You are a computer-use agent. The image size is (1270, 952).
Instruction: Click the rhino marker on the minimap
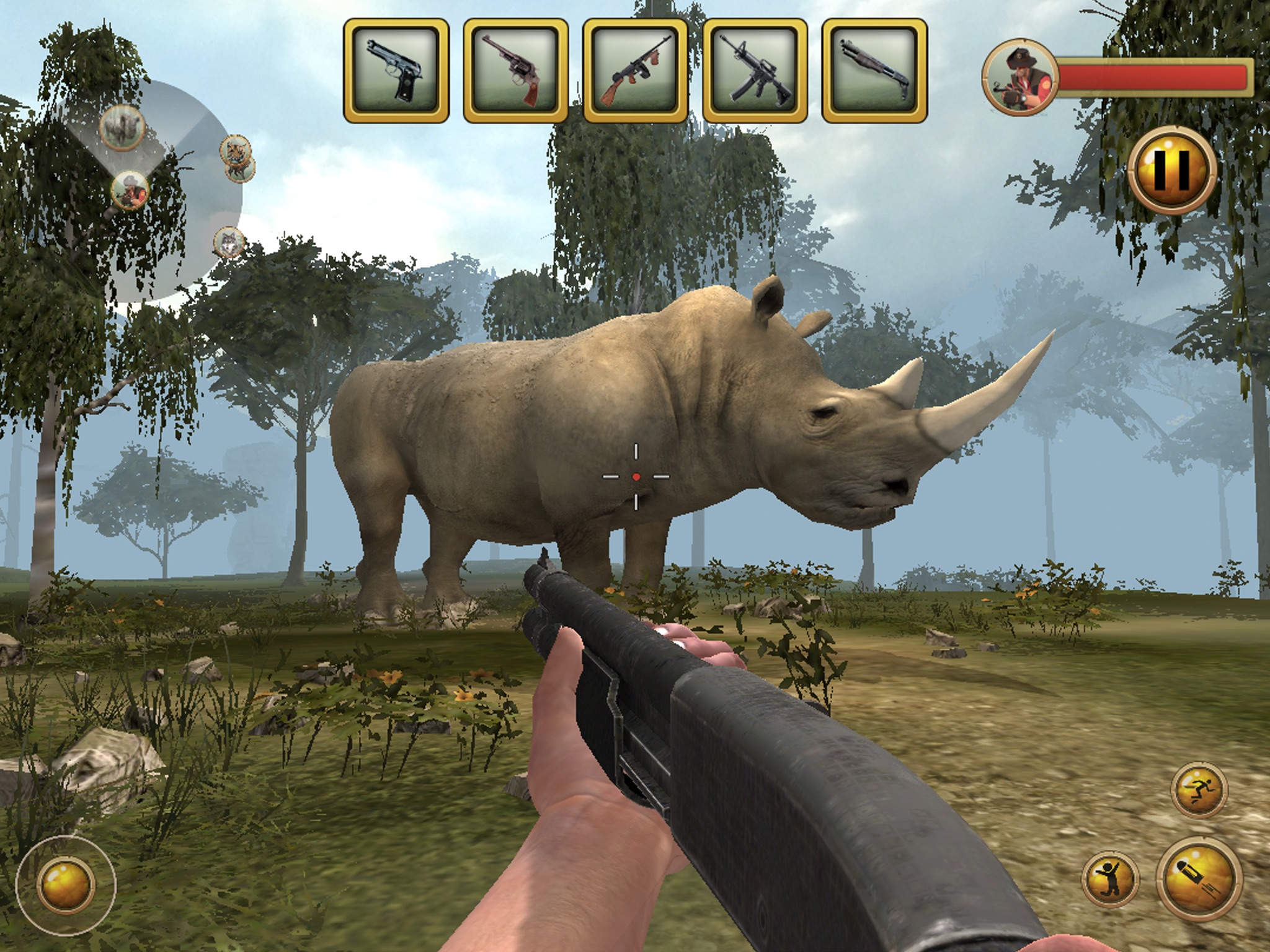[x=122, y=128]
